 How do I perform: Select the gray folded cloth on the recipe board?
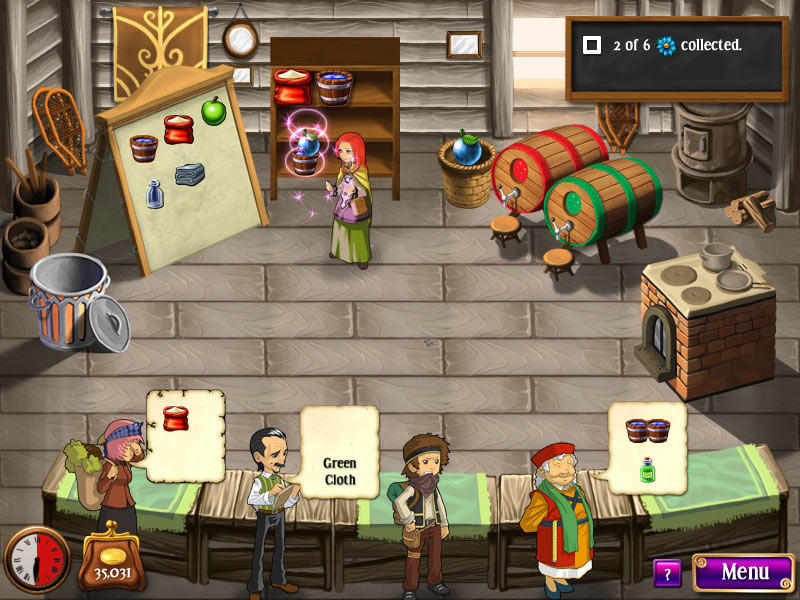point(190,174)
